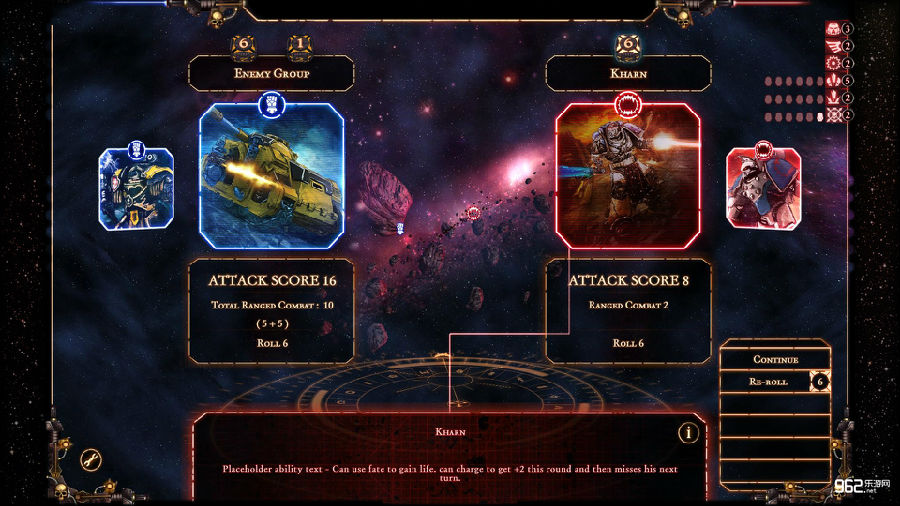The height and width of the screenshot is (506, 900).
Task: Select the yellow tank enemy card
Action: [x=271, y=175]
